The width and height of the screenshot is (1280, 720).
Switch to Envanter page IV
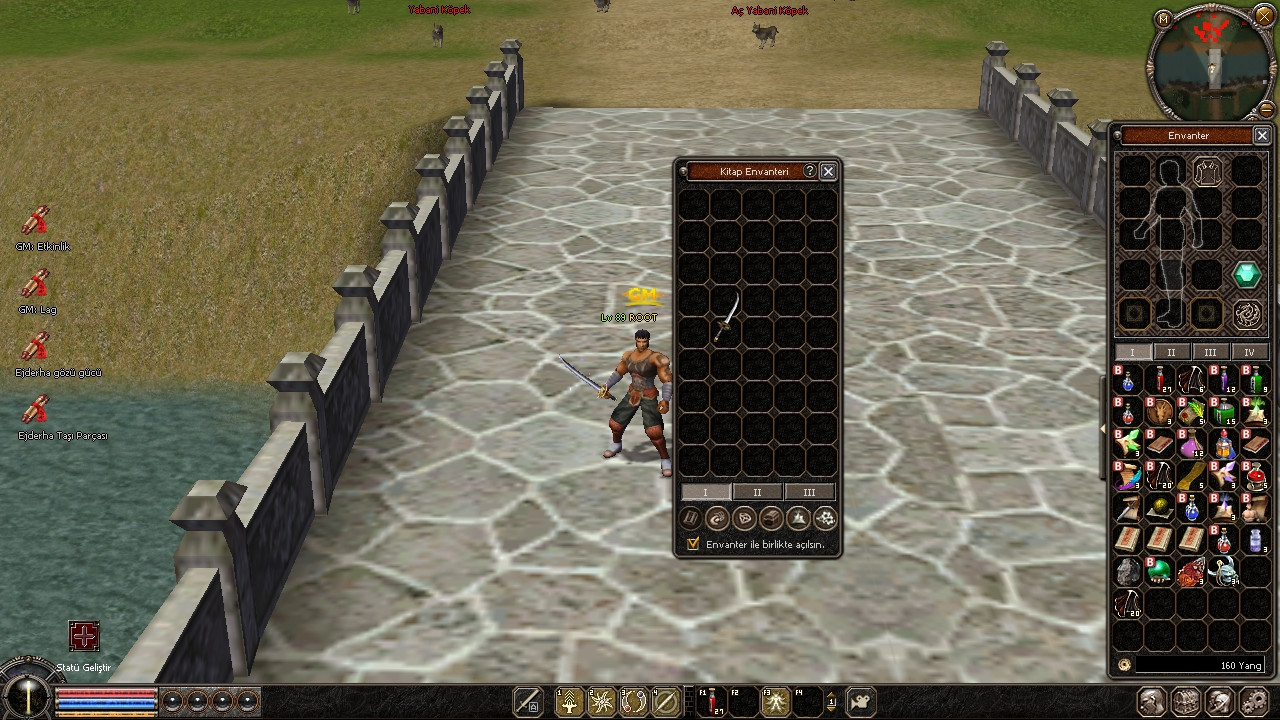pos(1249,352)
